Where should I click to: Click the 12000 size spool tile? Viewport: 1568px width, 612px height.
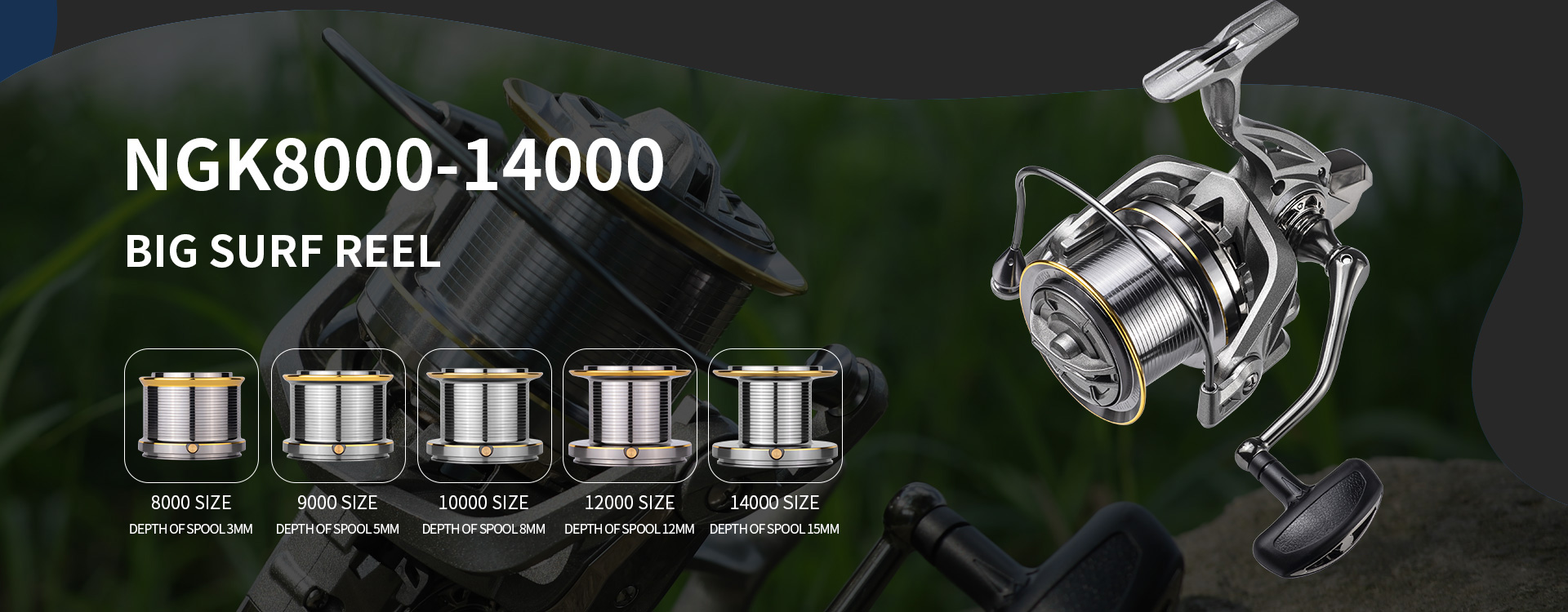point(630,415)
